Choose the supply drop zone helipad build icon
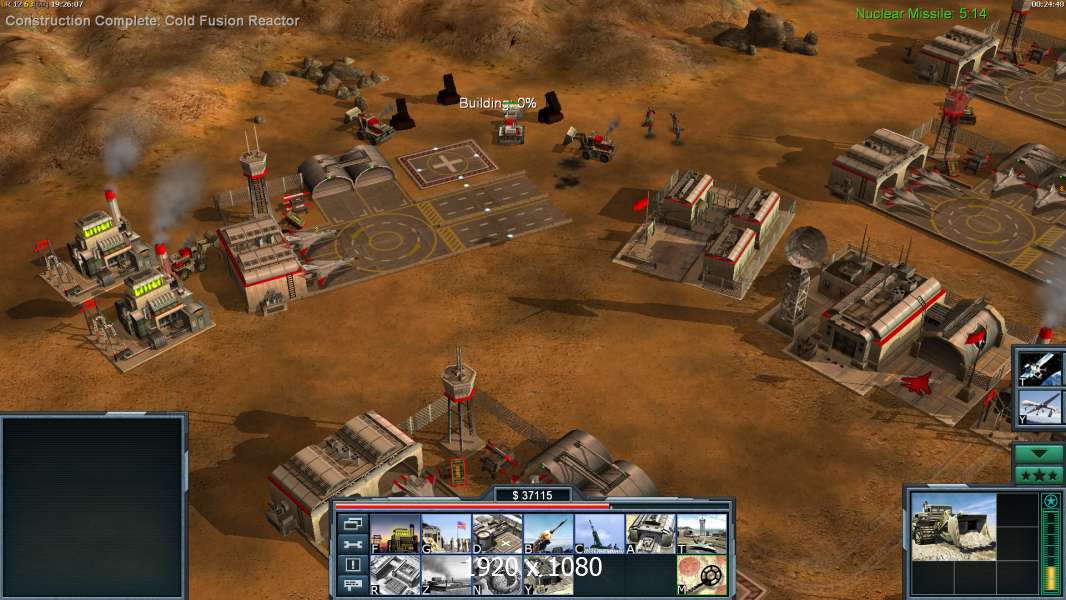The width and height of the screenshot is (1066, 600). coord(497,533)
